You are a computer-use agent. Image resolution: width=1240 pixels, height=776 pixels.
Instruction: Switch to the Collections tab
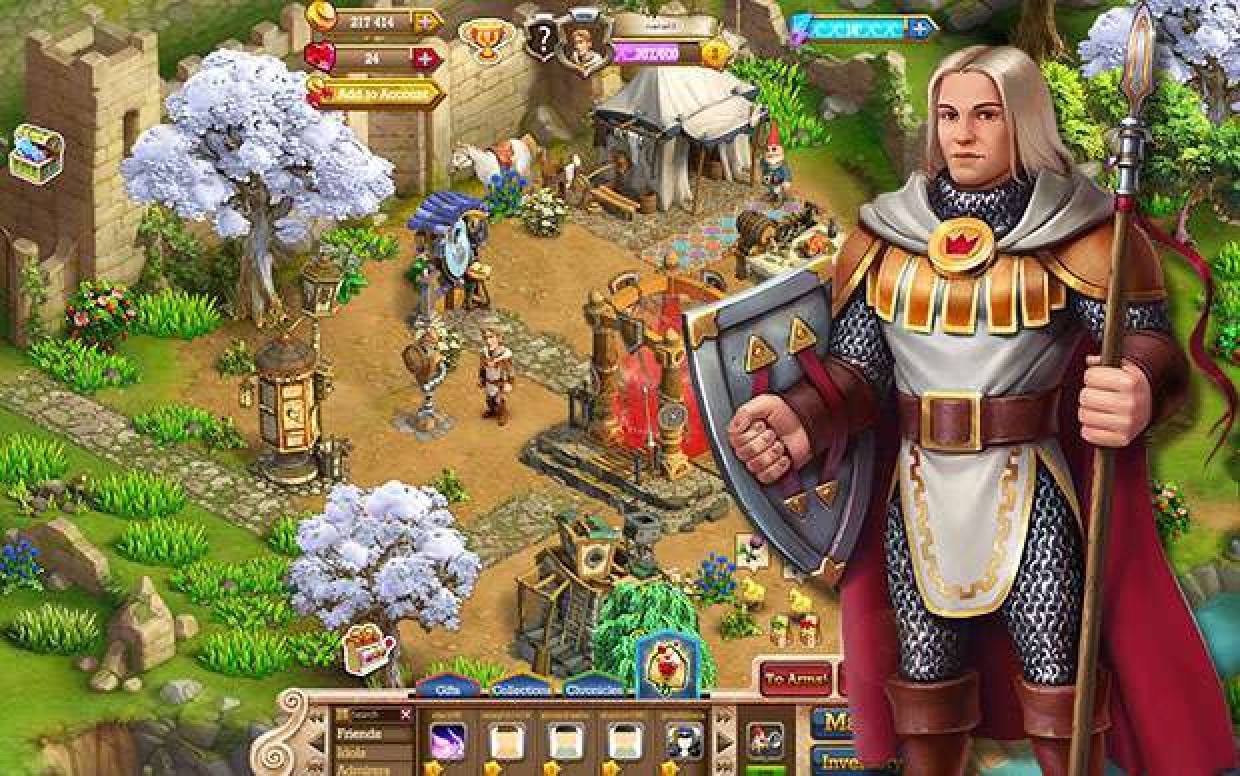(x=520, y=689)
